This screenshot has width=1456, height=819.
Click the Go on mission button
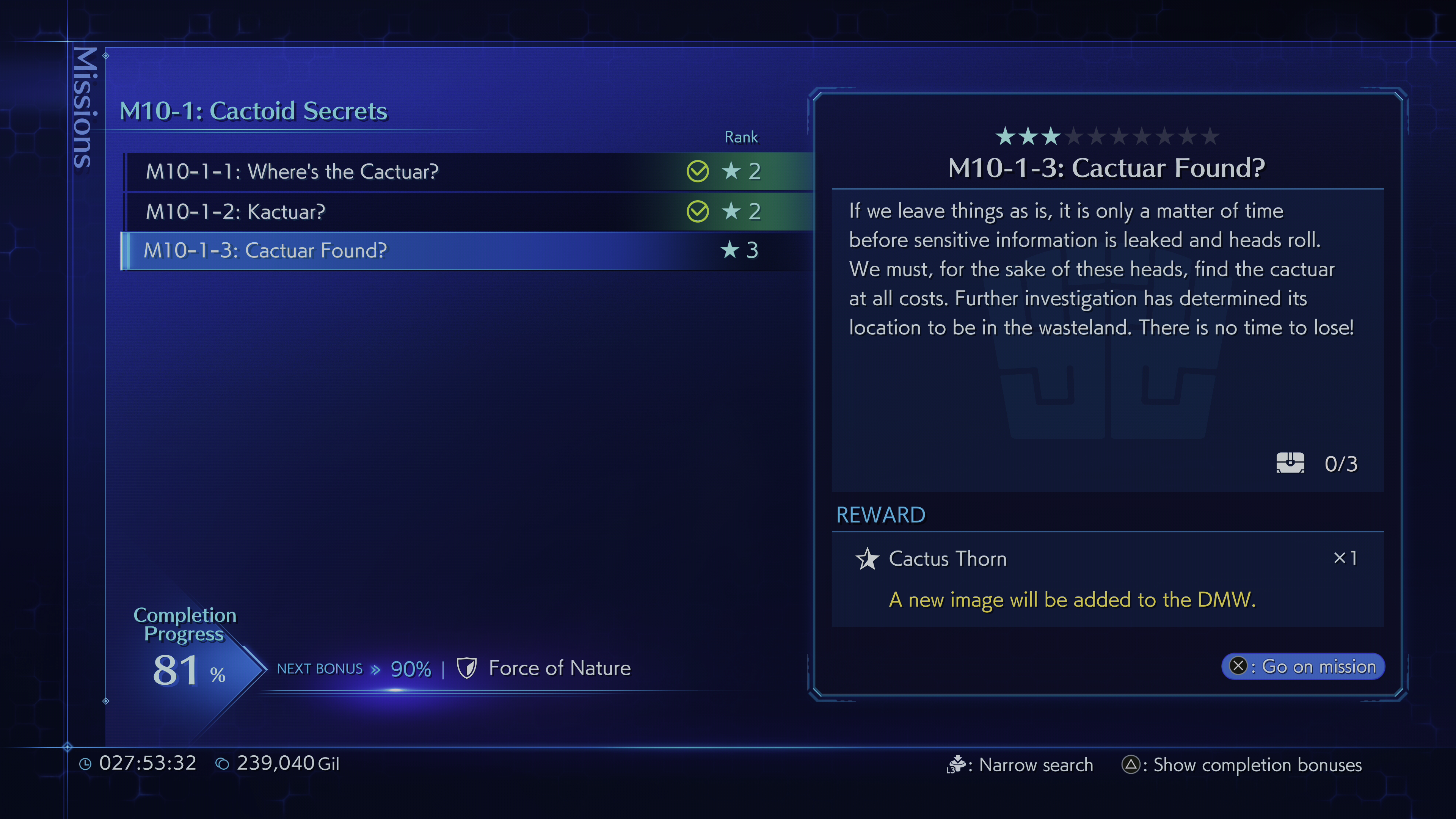pos(1303,667)
